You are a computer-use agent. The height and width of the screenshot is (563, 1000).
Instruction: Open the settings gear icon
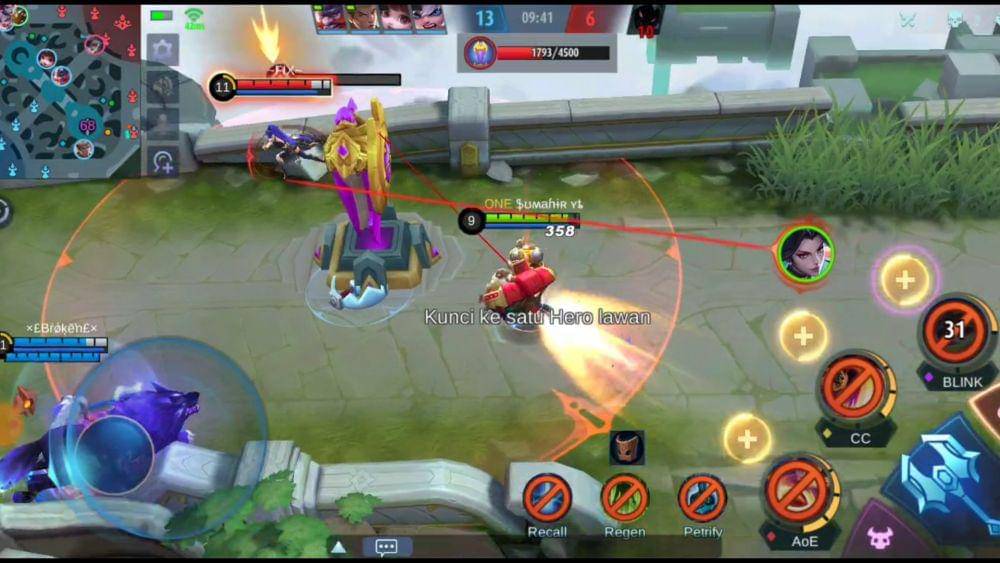click(x=162, y=49)
